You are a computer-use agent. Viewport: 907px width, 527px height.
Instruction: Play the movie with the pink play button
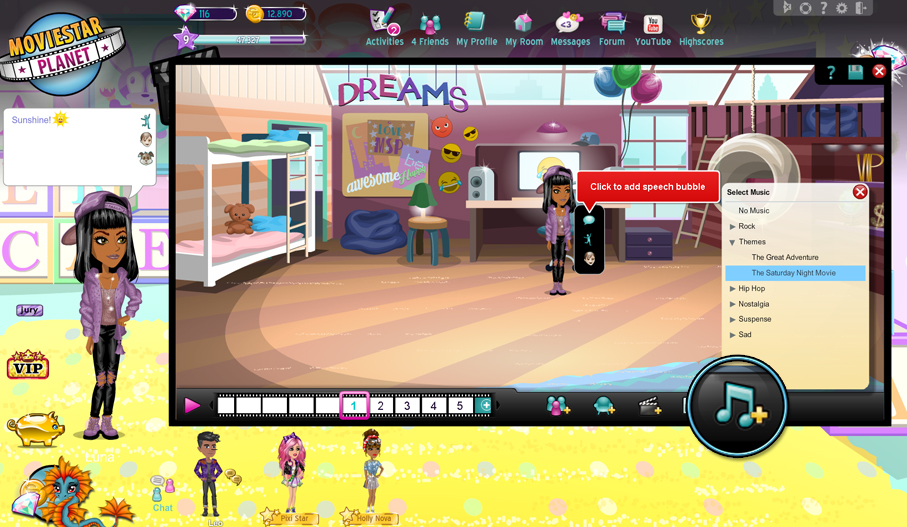[192, 405]
